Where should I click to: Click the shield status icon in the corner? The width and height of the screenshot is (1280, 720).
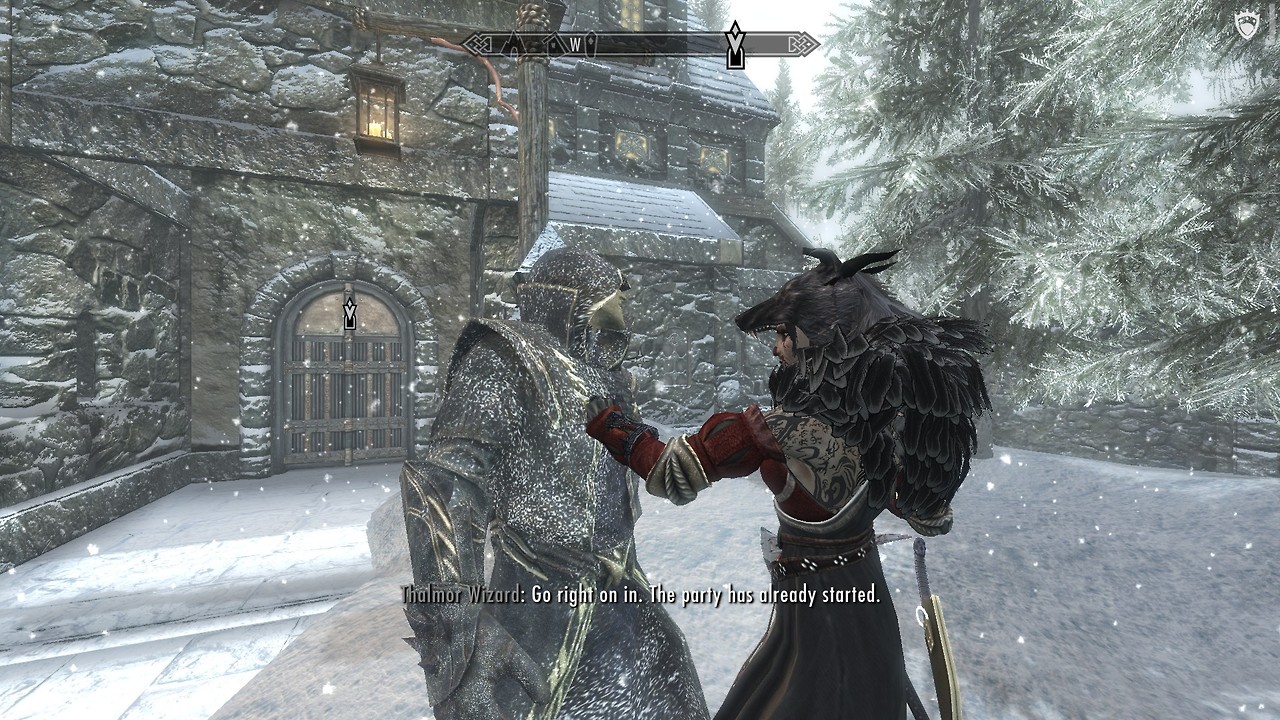point(1246,27)
